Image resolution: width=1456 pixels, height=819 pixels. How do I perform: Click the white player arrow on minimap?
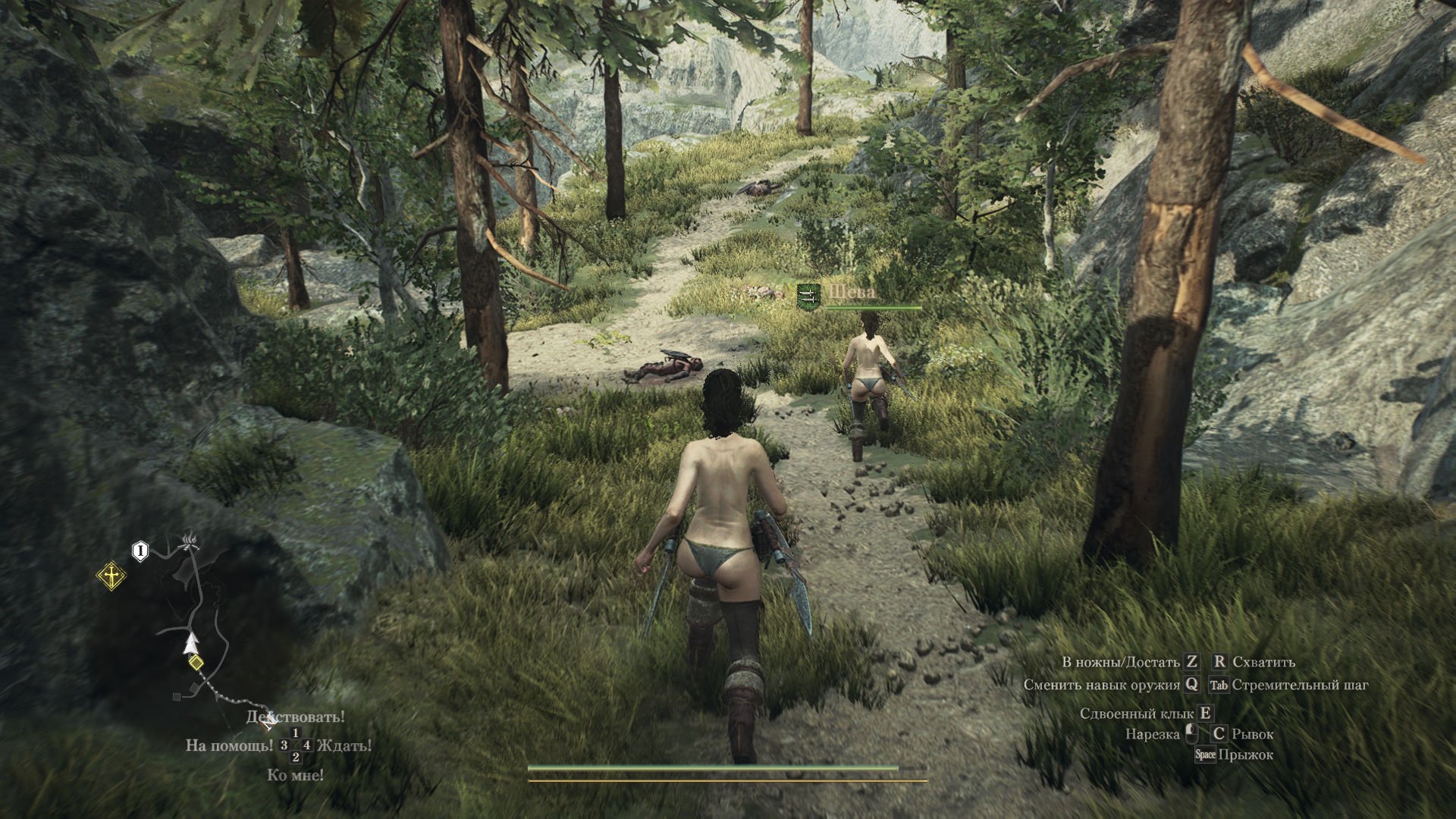click(190, 643)
